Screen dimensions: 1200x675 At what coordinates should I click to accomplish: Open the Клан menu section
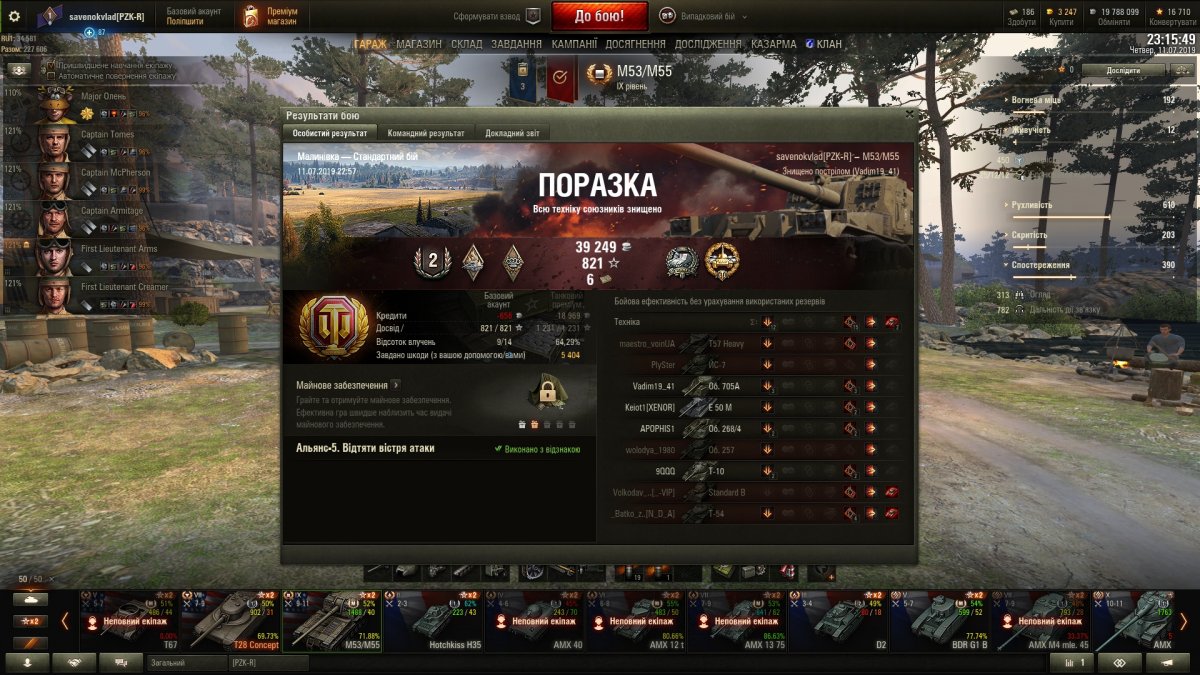pos(822,44)
